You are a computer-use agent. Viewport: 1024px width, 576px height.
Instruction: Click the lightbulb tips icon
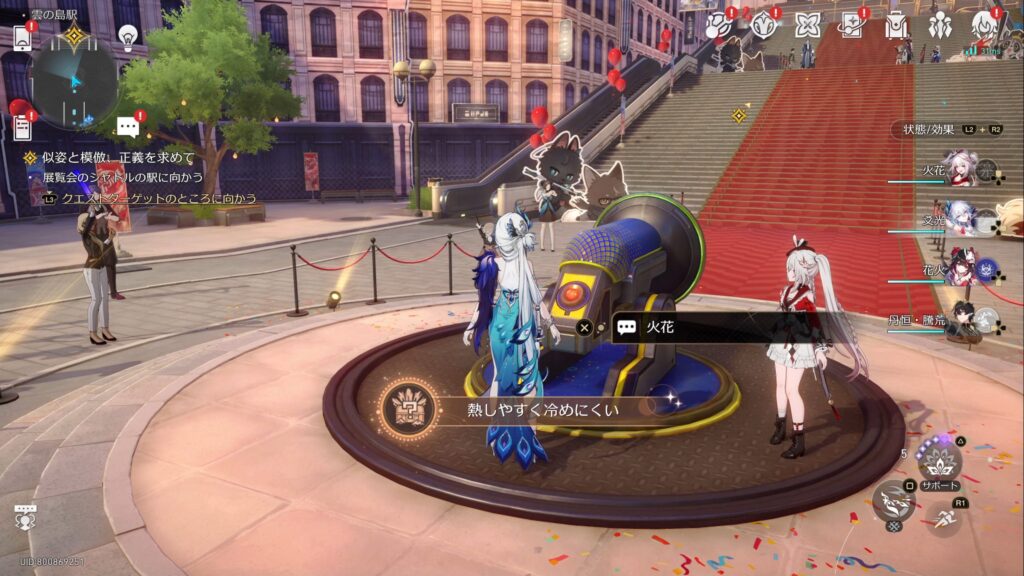[x=127, y=36]
